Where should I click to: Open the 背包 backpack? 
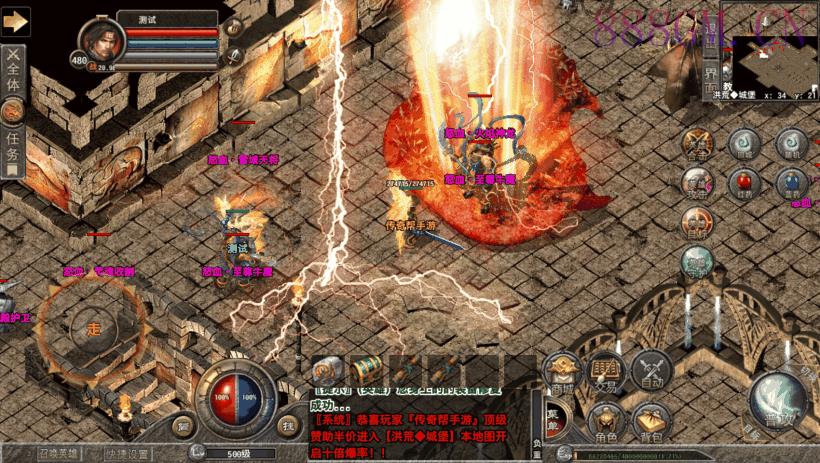point(652,422)
